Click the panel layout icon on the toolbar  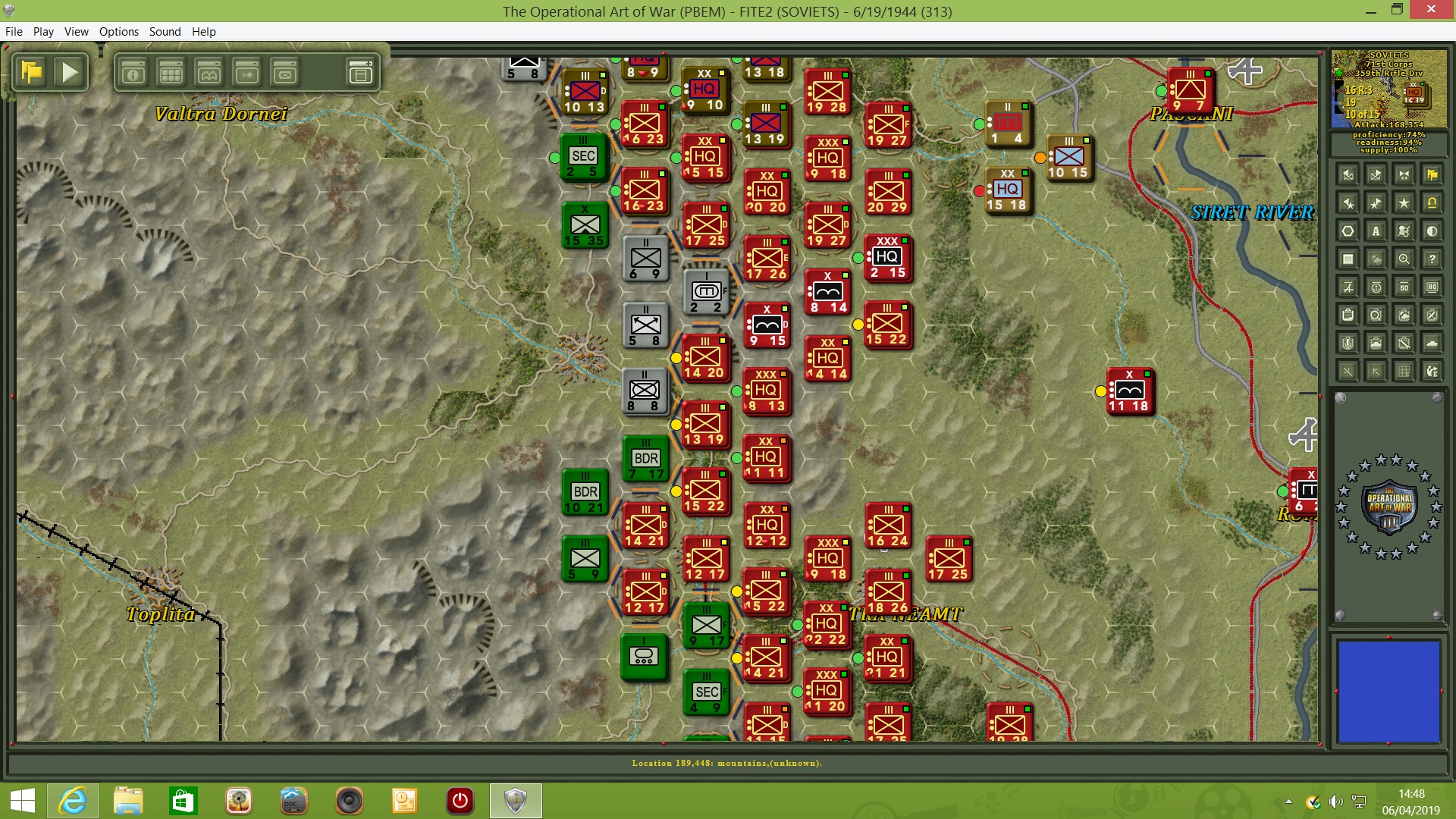[361, 72]
